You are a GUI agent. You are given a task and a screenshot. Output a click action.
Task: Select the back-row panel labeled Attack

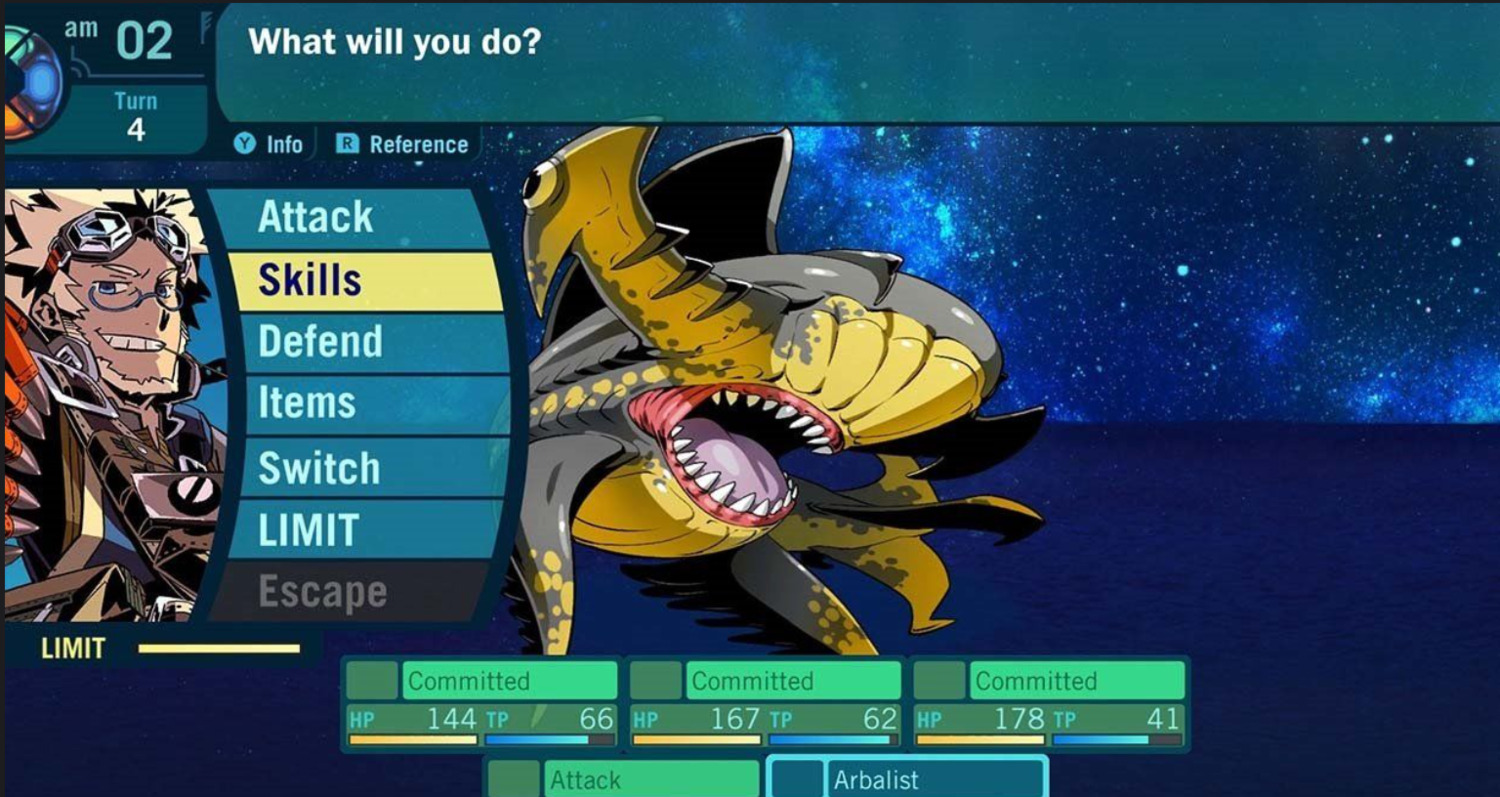(623, 777)
